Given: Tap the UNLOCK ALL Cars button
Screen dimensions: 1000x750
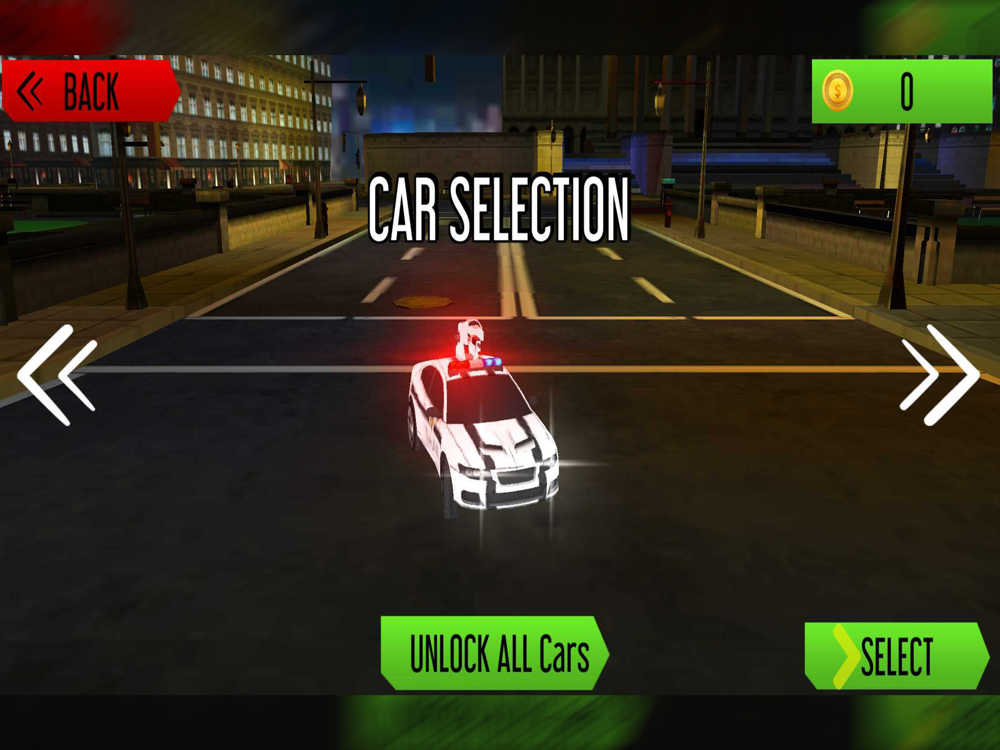Looking at the screenshot, I should tap(495, 654).
